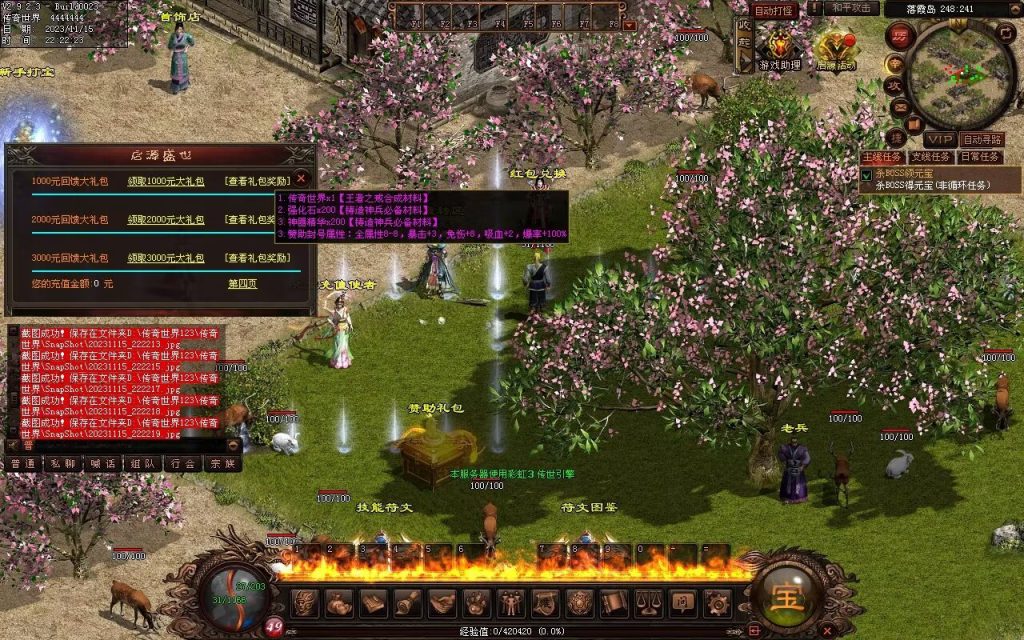The height and width of the screenshot is (640, 1024).
Task: Open the 宝 treasure orb button
Action: [x=784, y=596]
